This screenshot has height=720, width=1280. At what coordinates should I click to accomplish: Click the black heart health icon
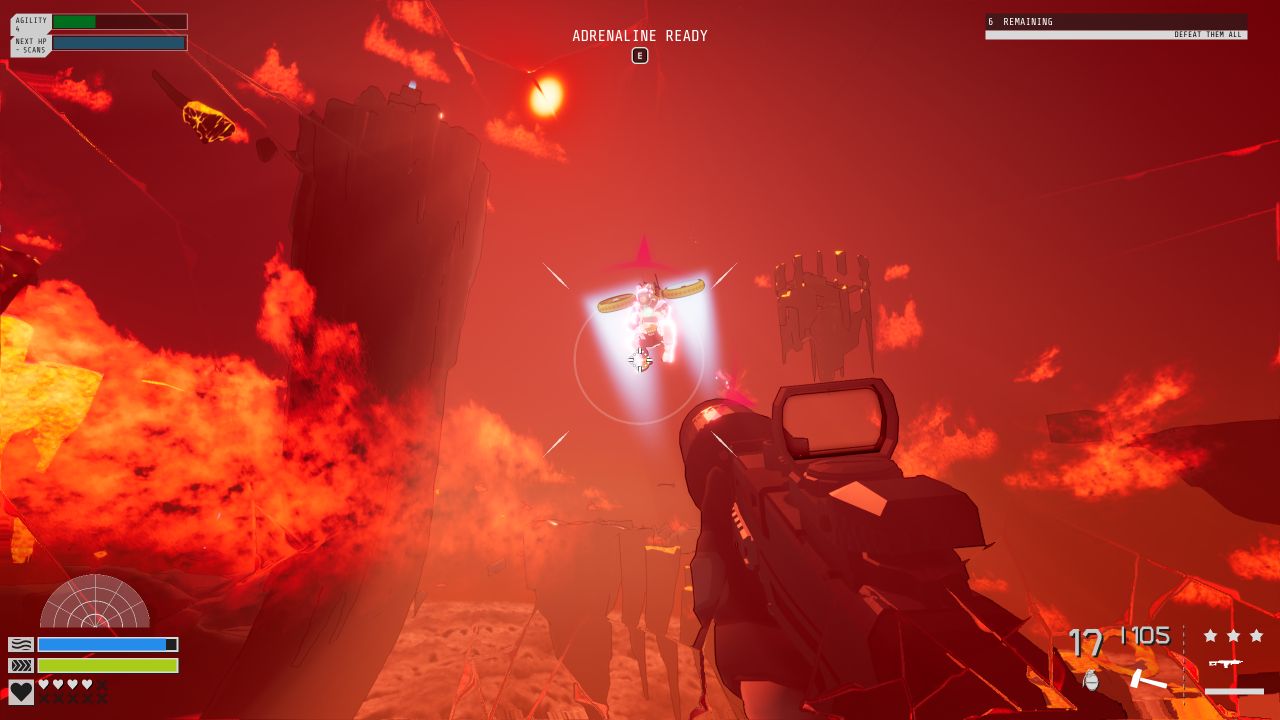point(21,692)
